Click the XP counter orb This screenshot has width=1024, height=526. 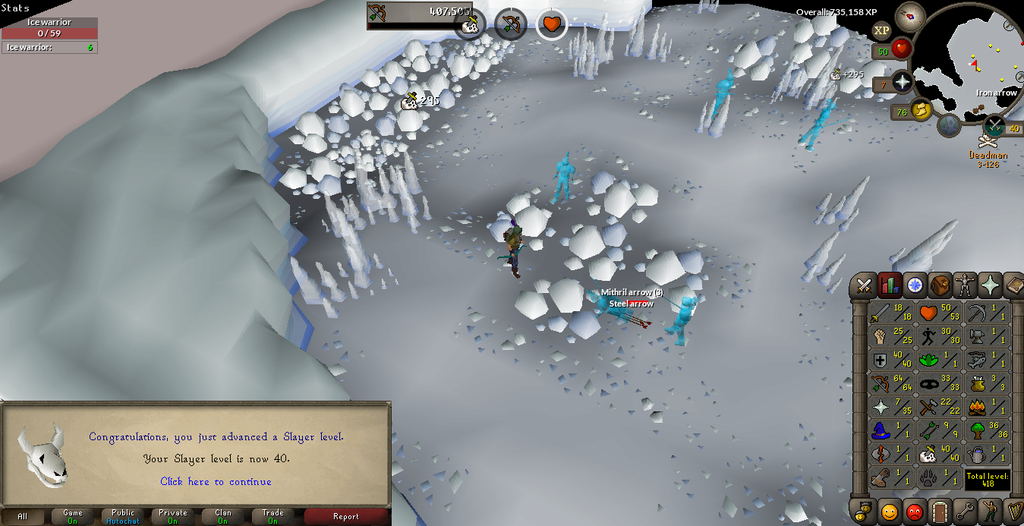(x=881, y=30)
